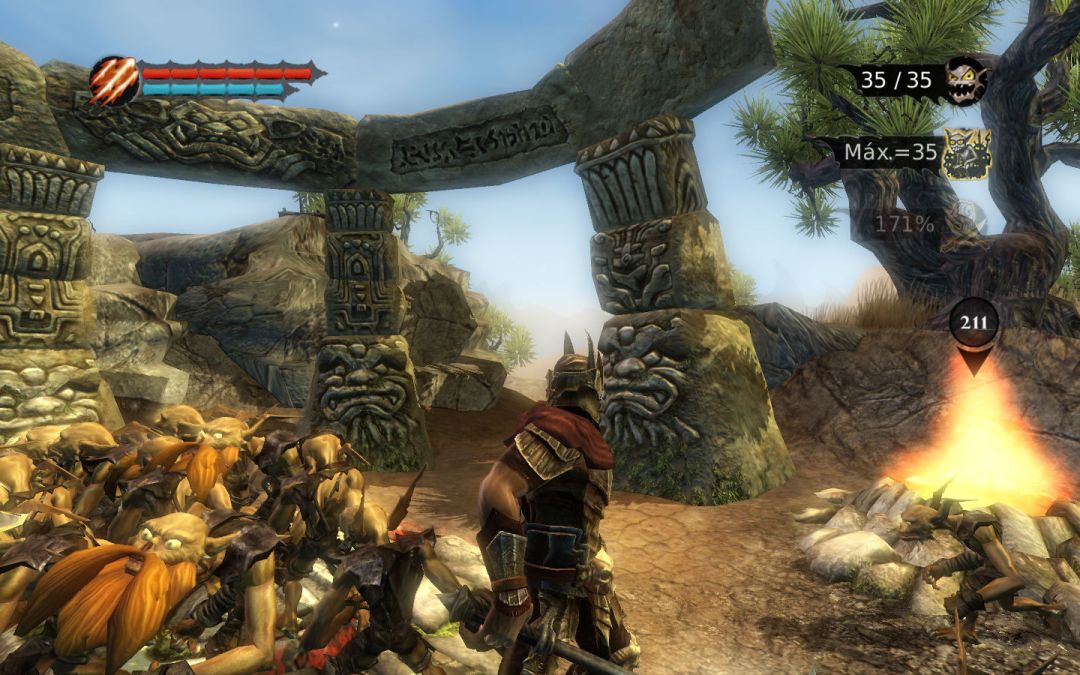Click the red claw slash icon
1080x675 pixels.
pos(114,80)
